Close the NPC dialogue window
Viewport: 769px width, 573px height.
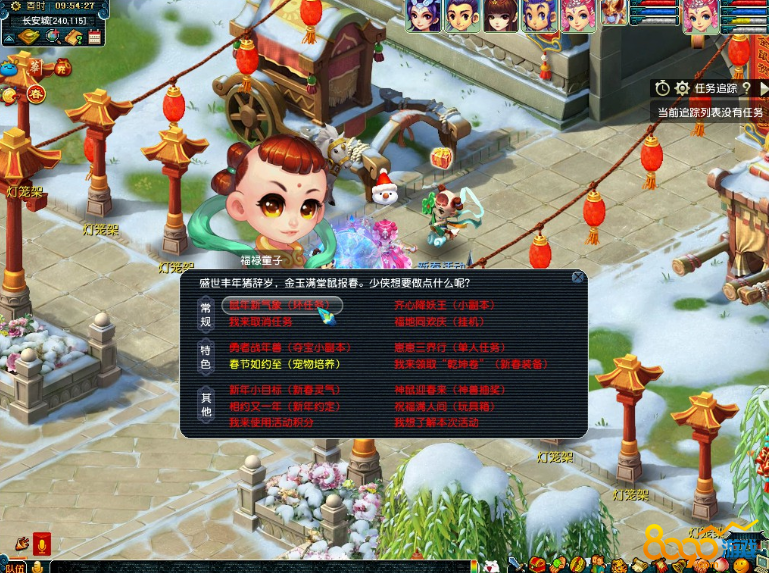578,277
